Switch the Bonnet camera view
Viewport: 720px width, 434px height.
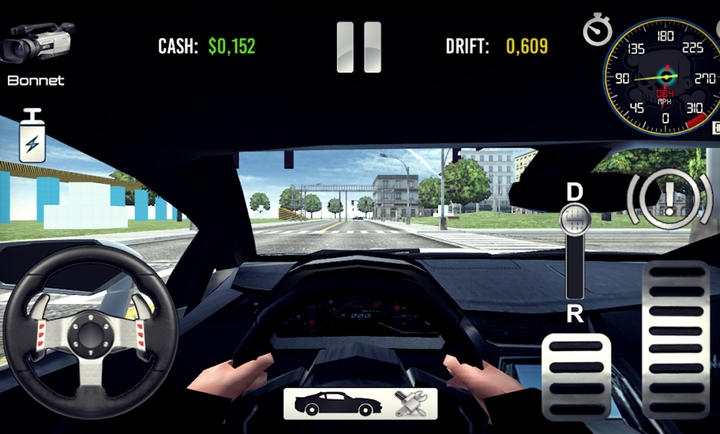36,48
